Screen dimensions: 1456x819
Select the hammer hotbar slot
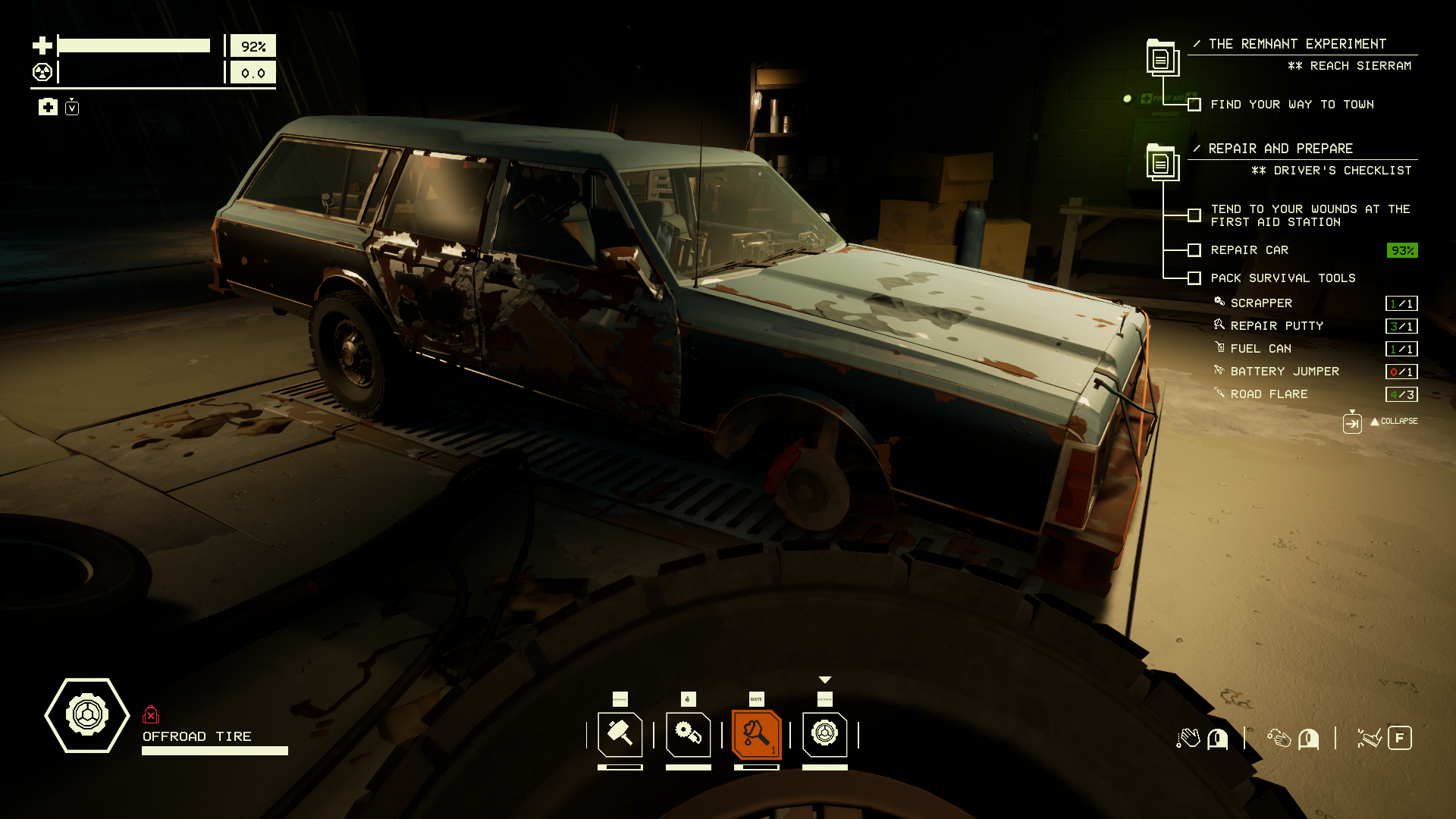pyautogui.click(x=620, y=734)
